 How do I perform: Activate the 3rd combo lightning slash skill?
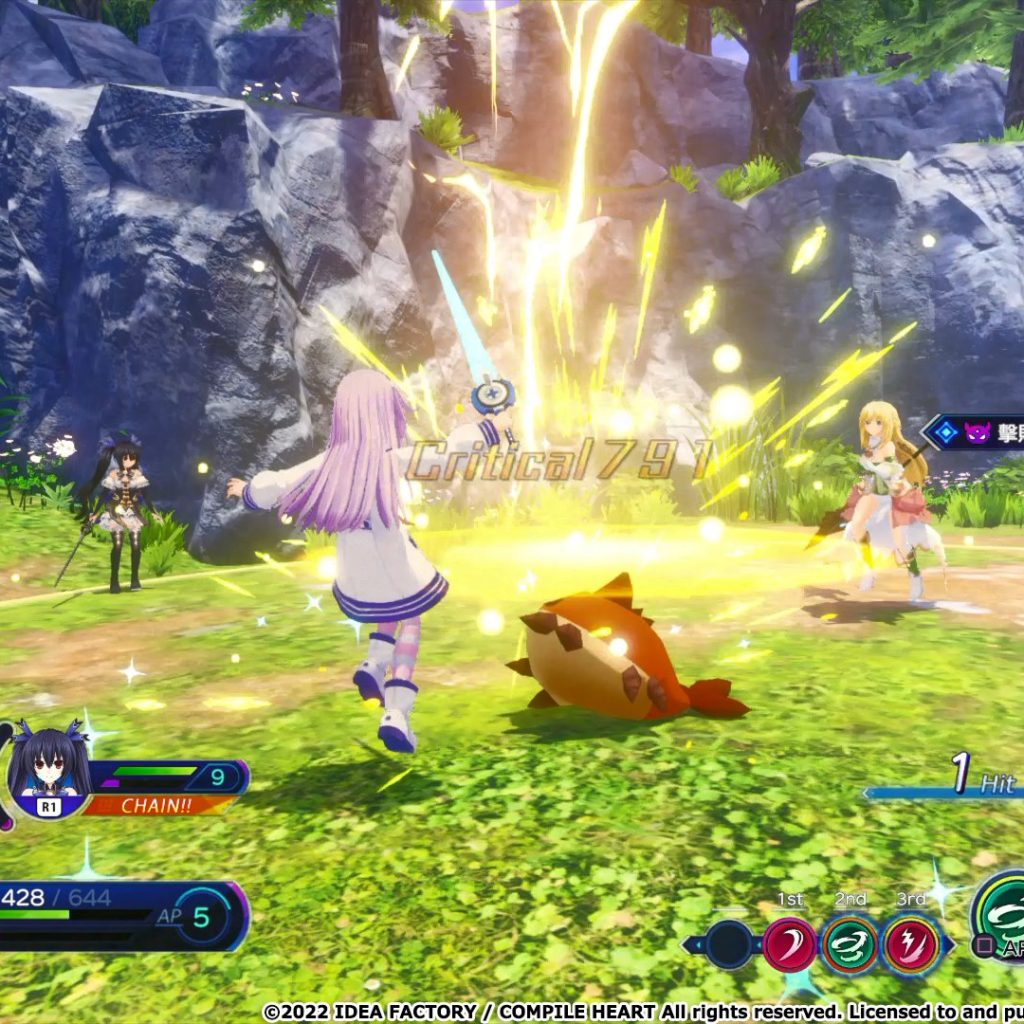[911, 944]
